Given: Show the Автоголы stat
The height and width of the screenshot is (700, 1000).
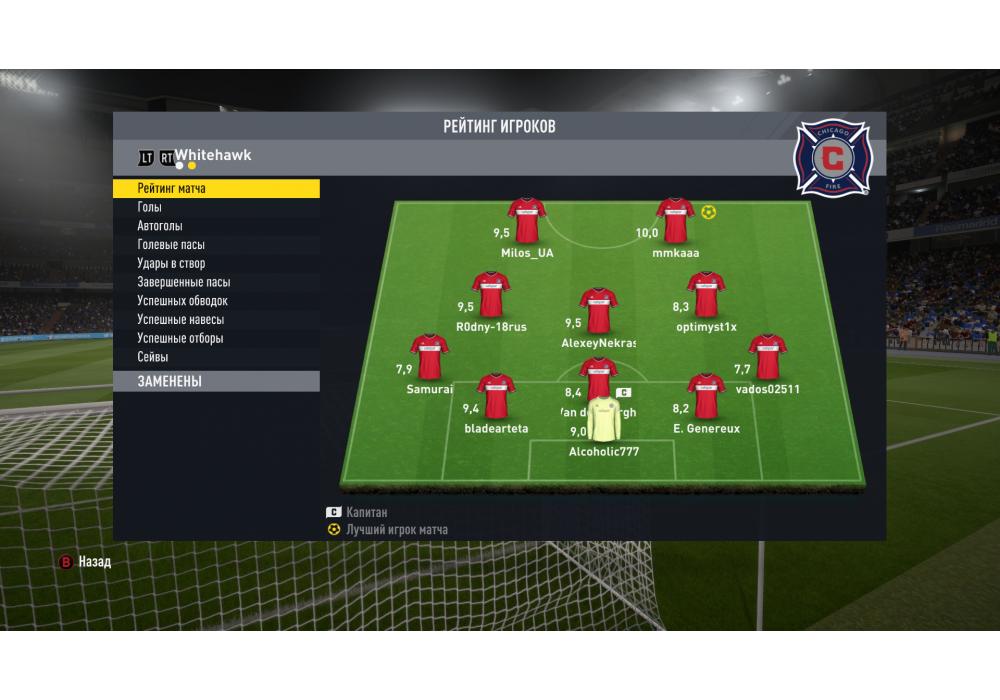Looking at the screenshot, I should (x=160, y=226).
